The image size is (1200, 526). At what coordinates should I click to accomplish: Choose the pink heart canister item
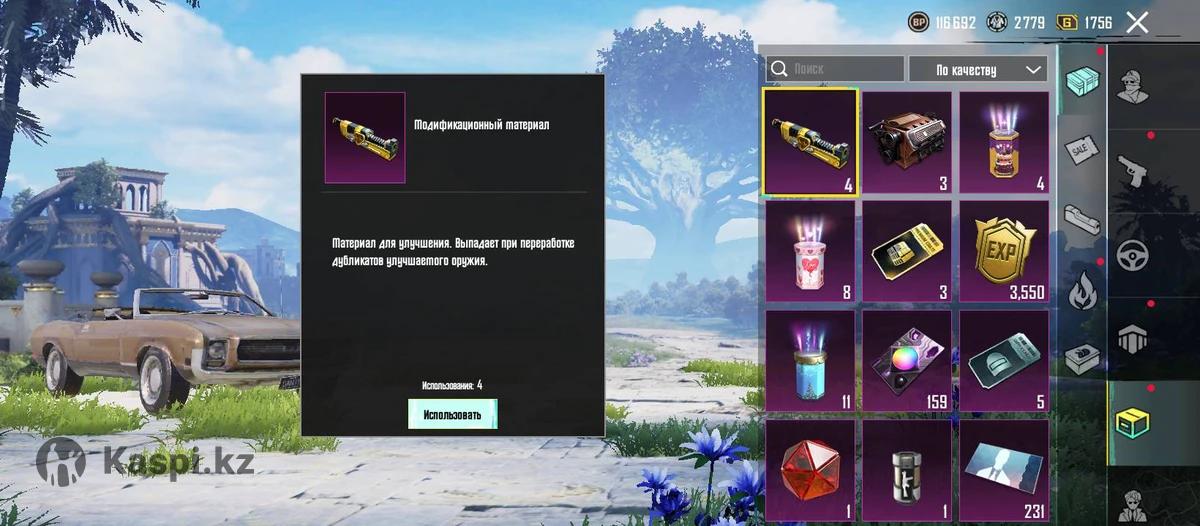coord(810,251)
